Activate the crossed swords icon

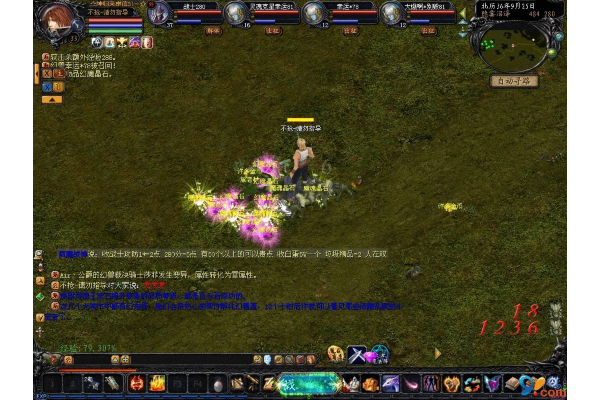[358, 353]
